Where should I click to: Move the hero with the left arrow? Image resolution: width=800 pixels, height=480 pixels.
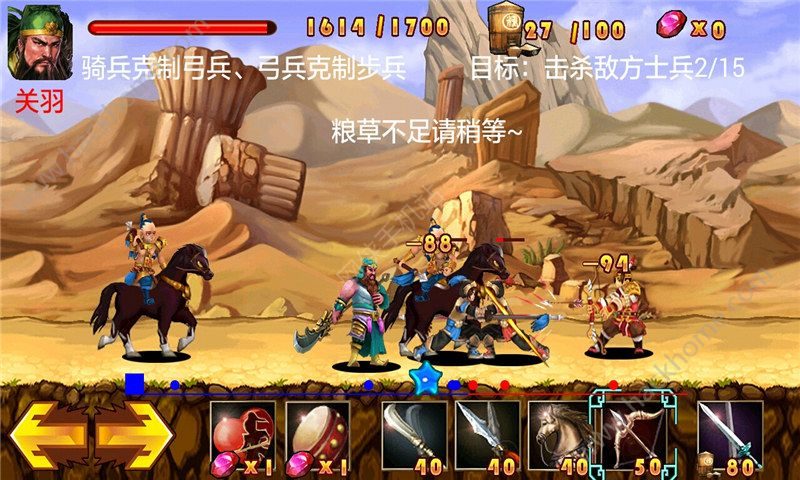coord(48,437)
